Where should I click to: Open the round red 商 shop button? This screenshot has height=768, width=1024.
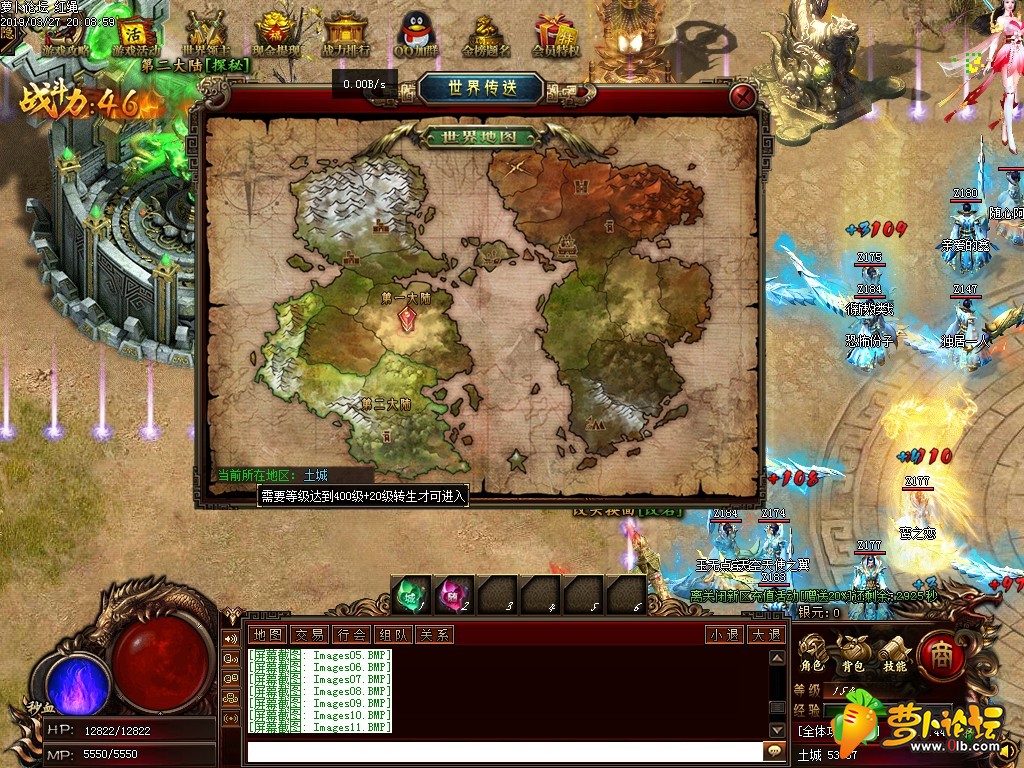tap(940, 653)
